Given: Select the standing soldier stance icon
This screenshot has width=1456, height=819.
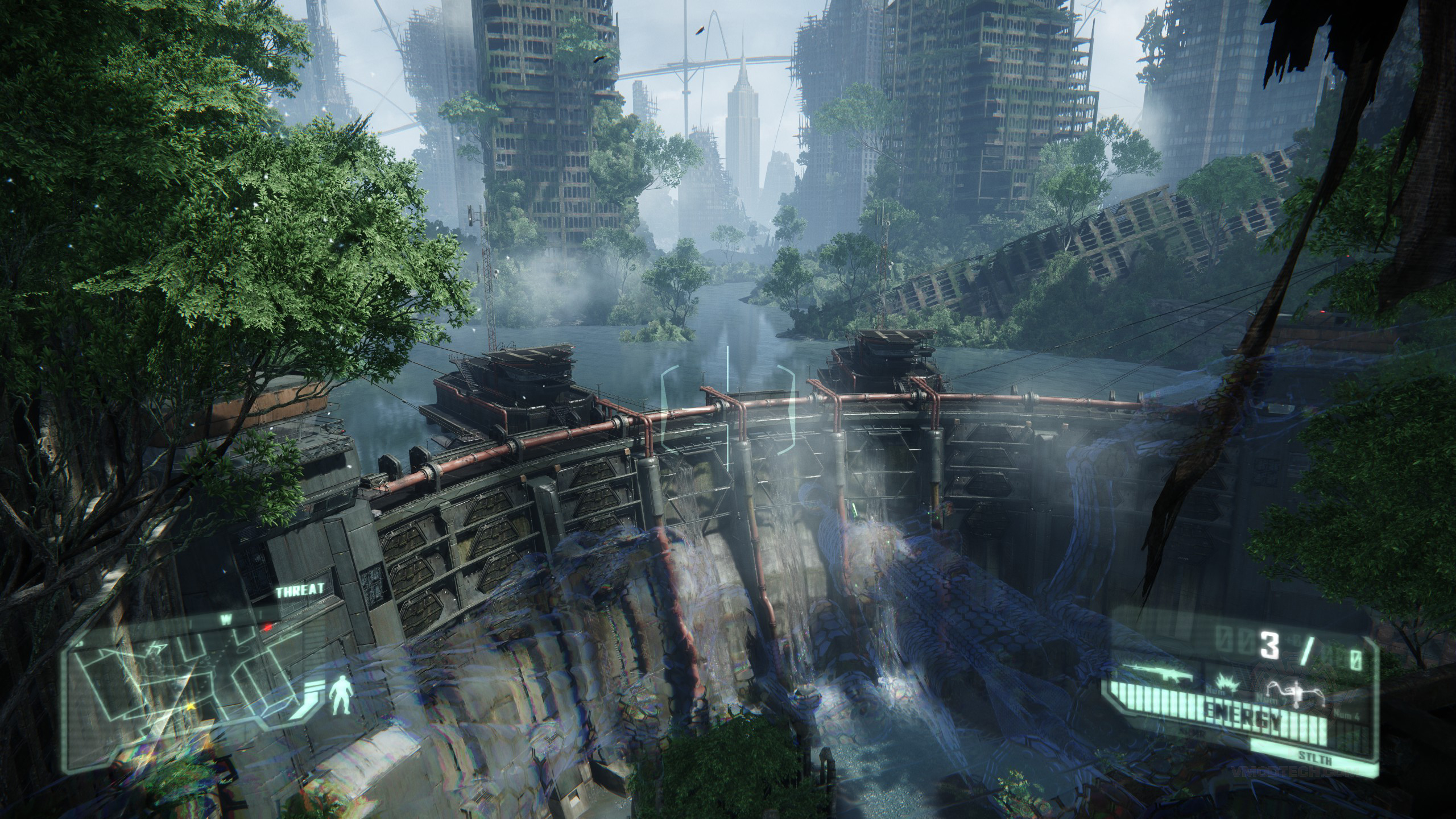Looking at the screenshot, I should click(x=341, y=704).
